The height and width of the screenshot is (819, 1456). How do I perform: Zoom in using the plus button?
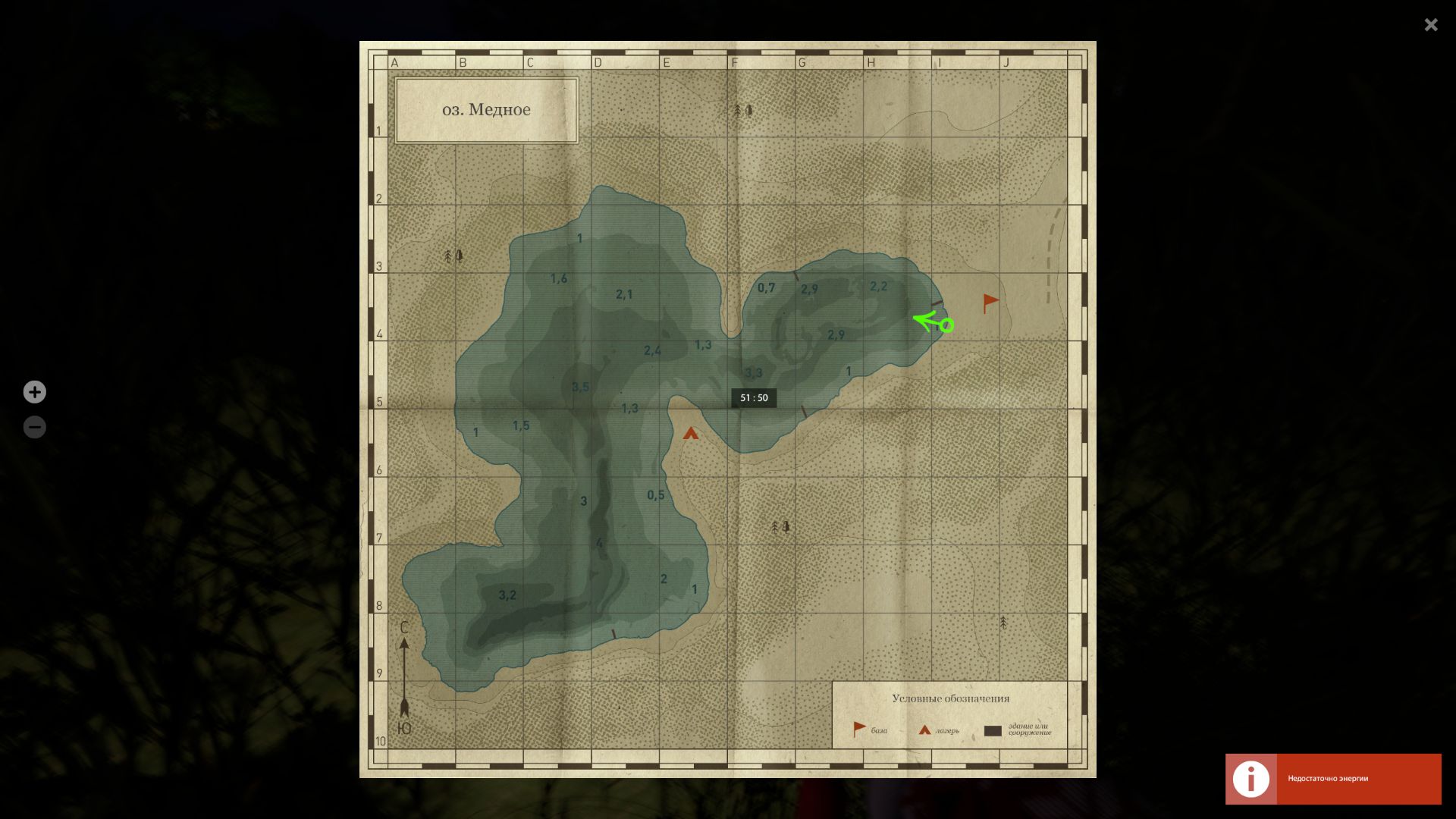[x=35, y=391]
